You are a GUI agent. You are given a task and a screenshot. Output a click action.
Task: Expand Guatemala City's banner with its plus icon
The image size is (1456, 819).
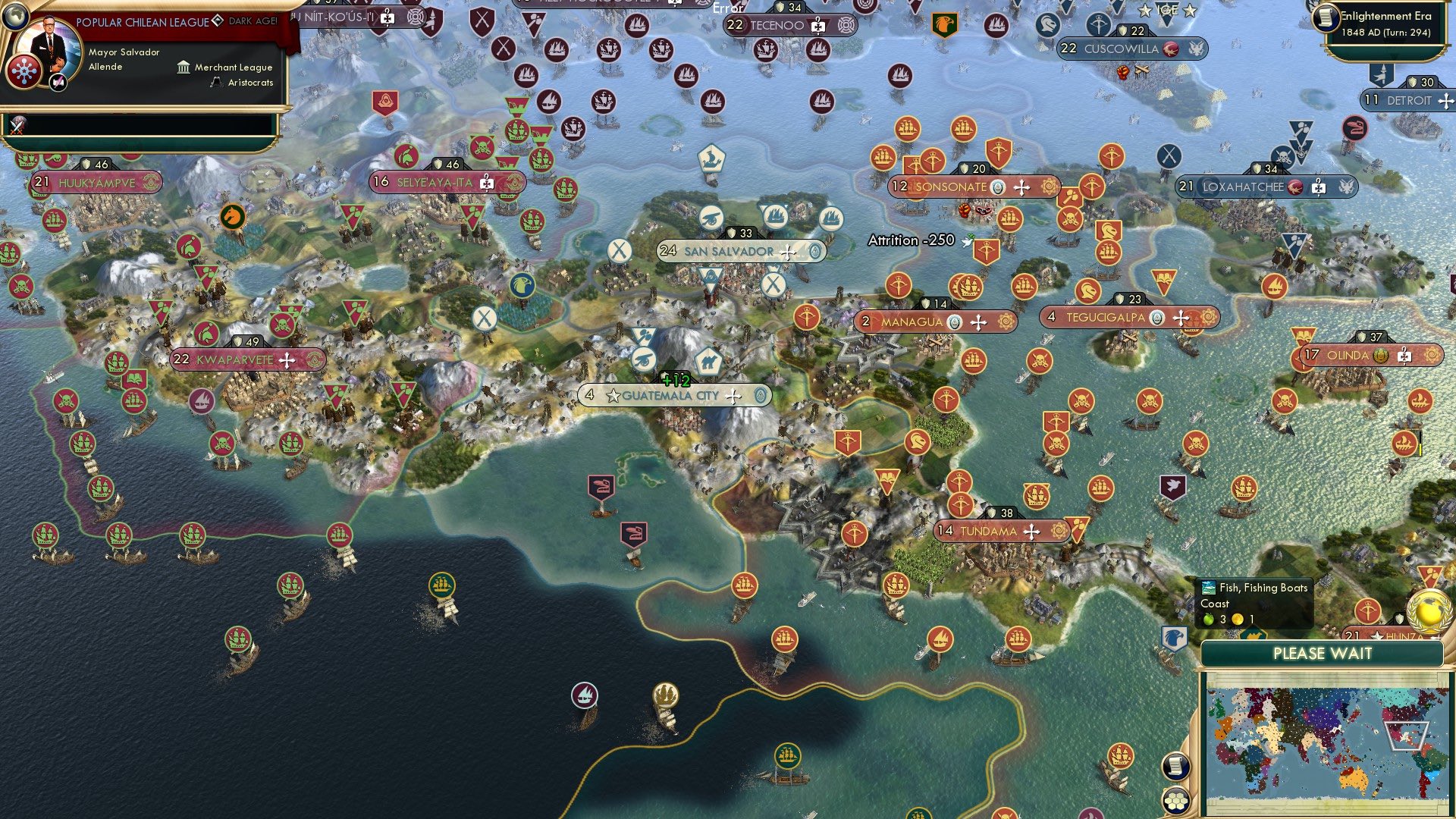[x=733, y=395]
